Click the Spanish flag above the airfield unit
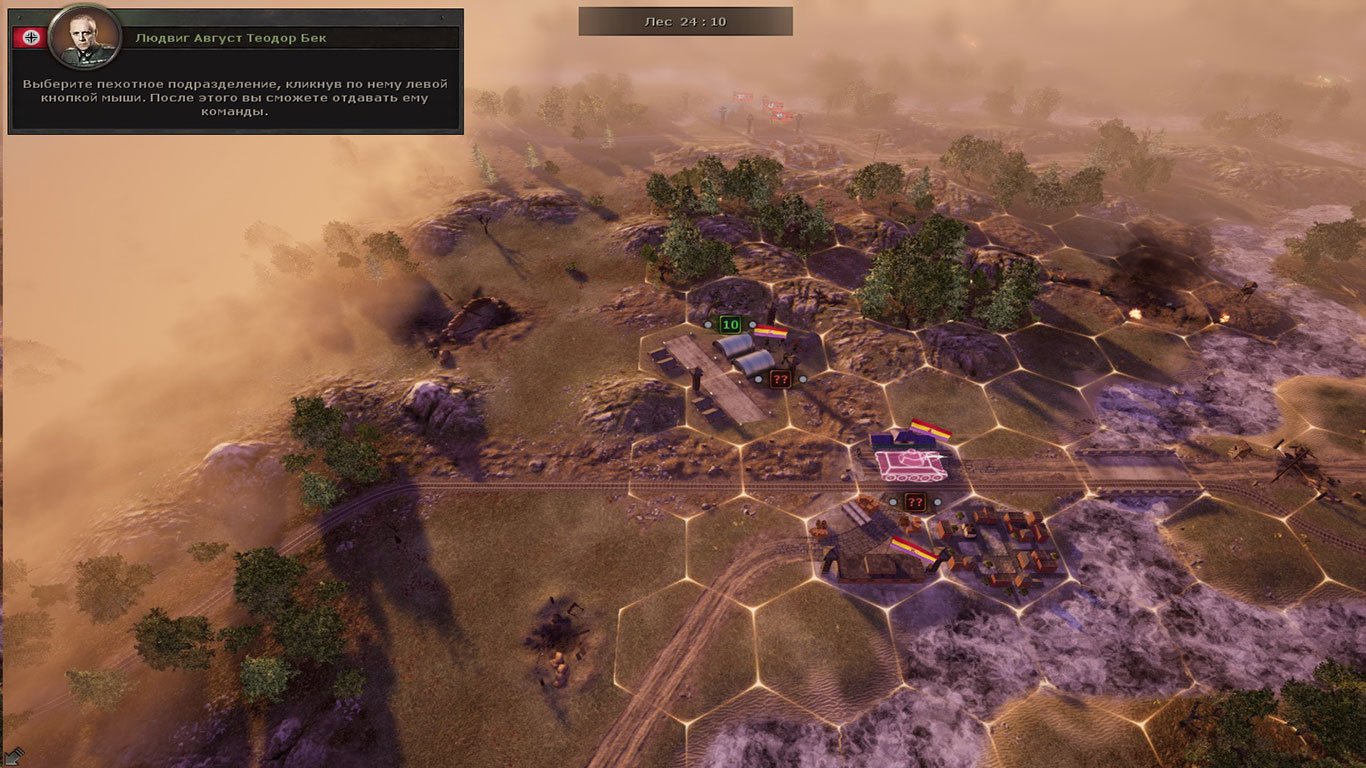This screenshot has width=1366, height=768. [x=772, y=330]
